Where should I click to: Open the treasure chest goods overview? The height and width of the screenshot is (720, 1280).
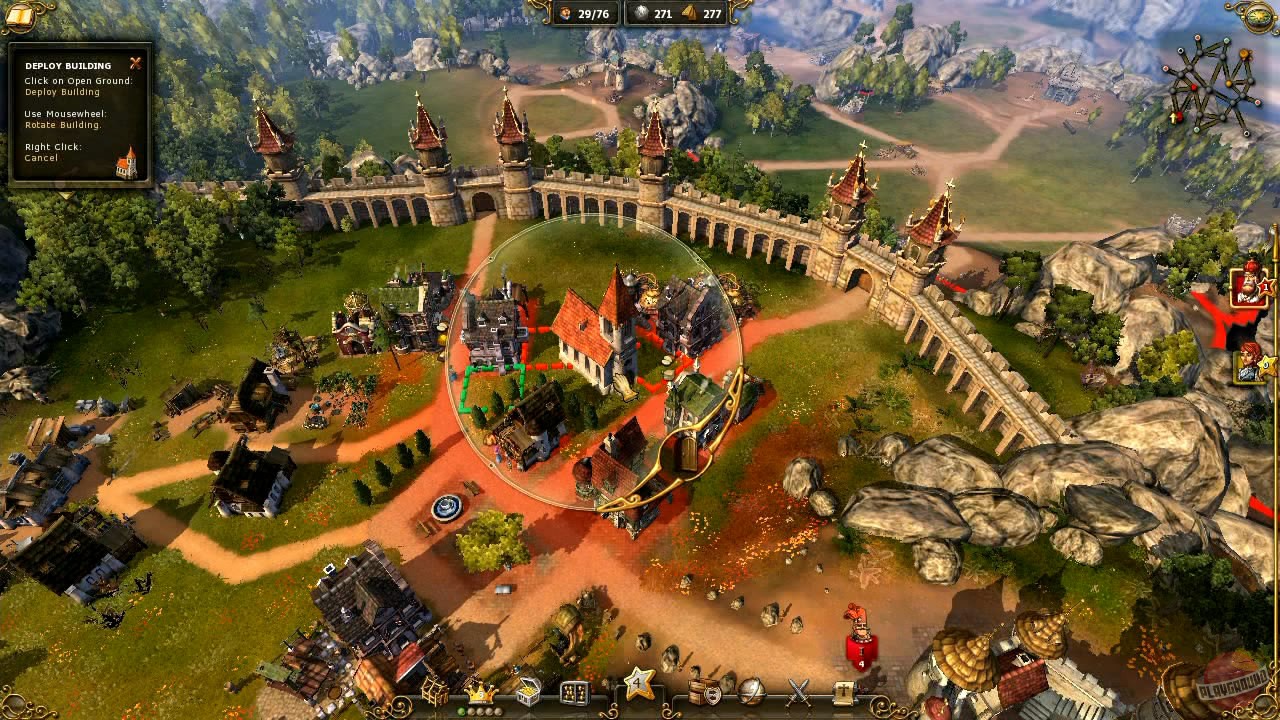tap(527, 692)
